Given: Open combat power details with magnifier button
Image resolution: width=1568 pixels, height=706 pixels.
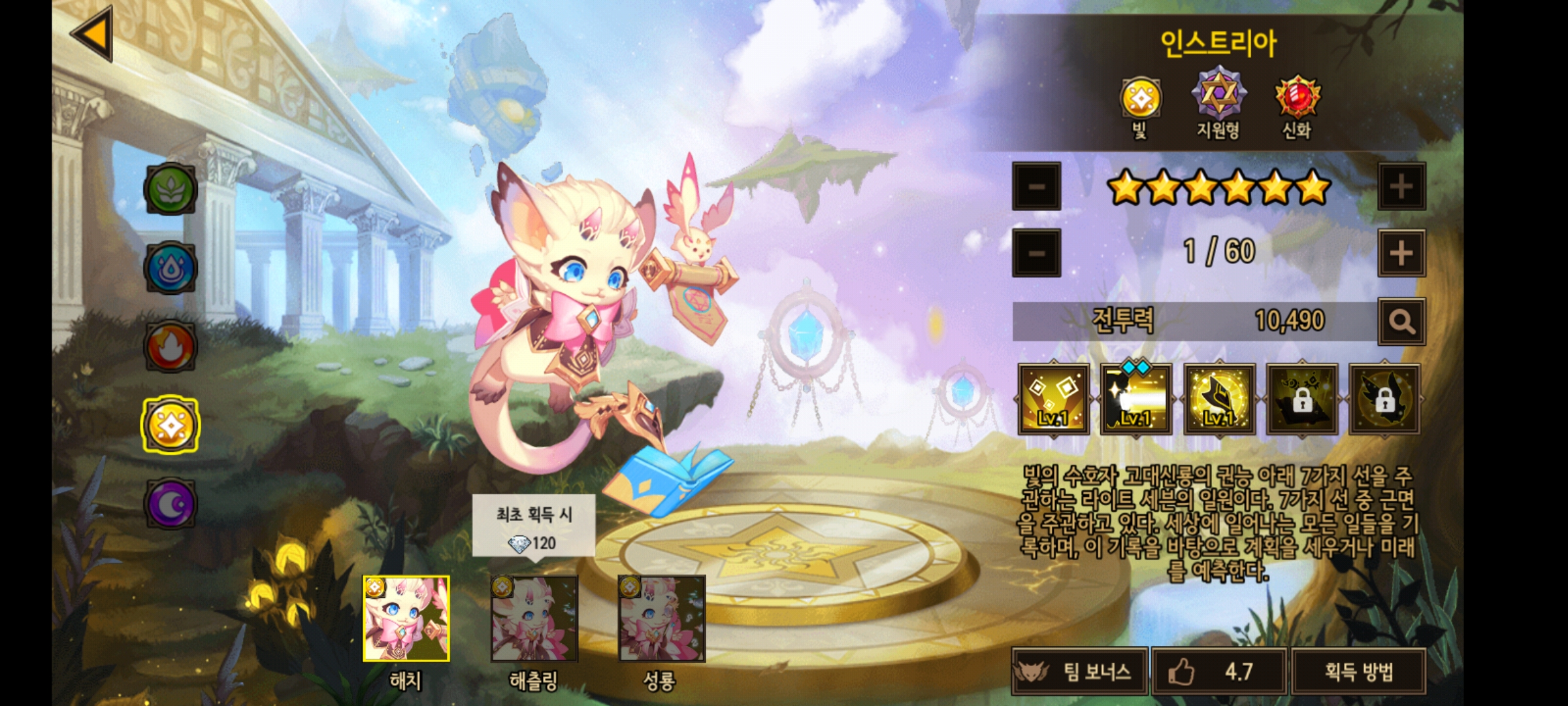Looking at the screenshot, I should [1401, 322].
